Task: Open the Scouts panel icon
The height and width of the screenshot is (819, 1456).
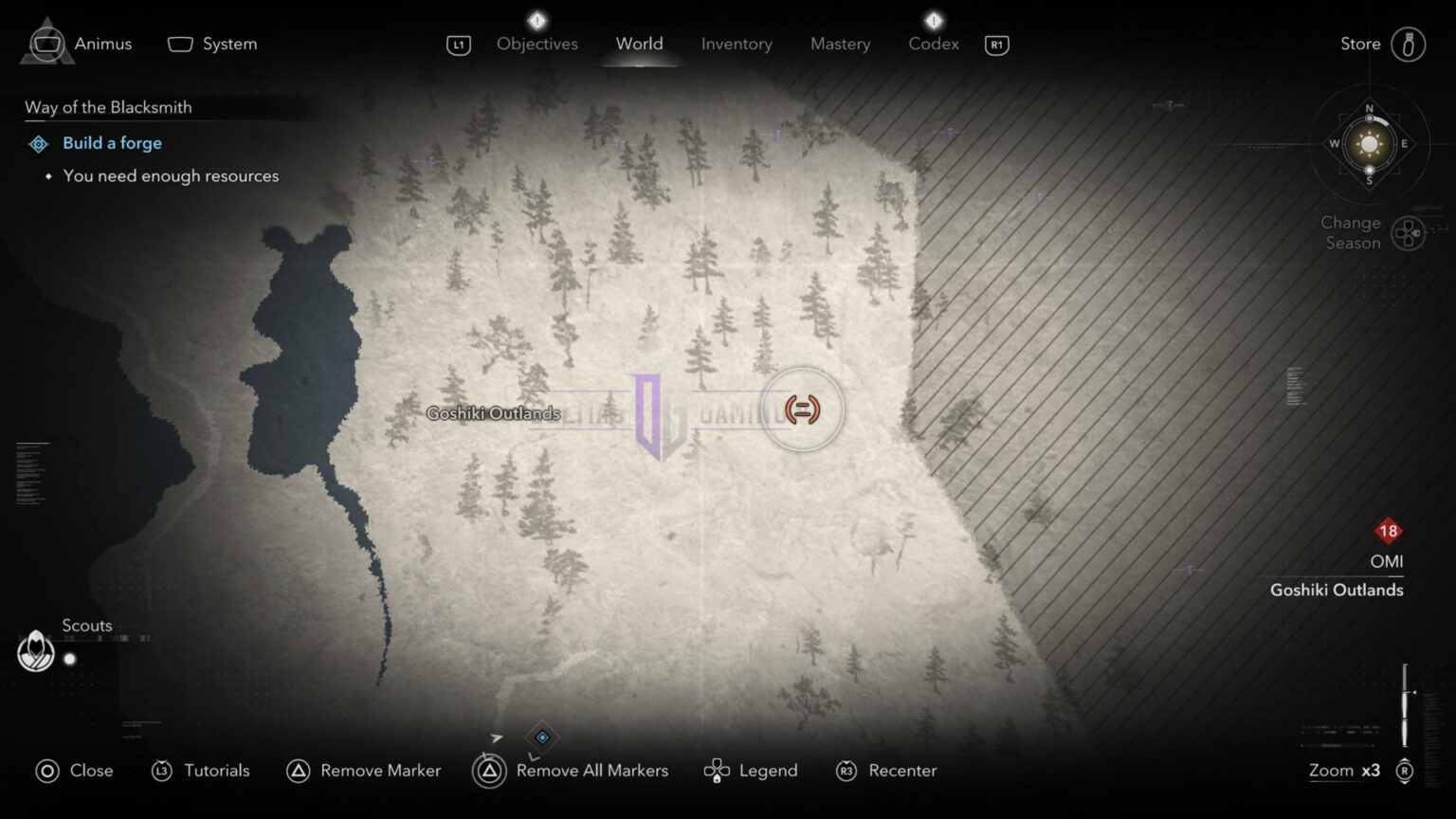Action: click(35, 652)
